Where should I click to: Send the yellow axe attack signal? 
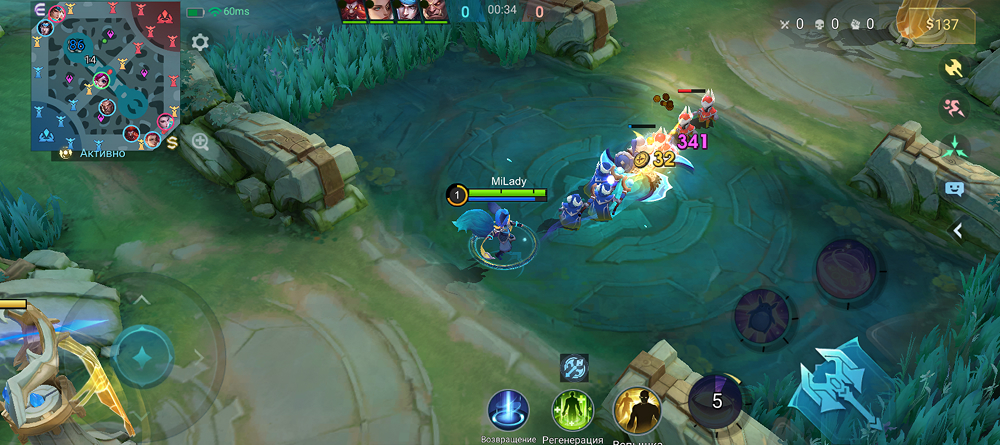[954, 68]
